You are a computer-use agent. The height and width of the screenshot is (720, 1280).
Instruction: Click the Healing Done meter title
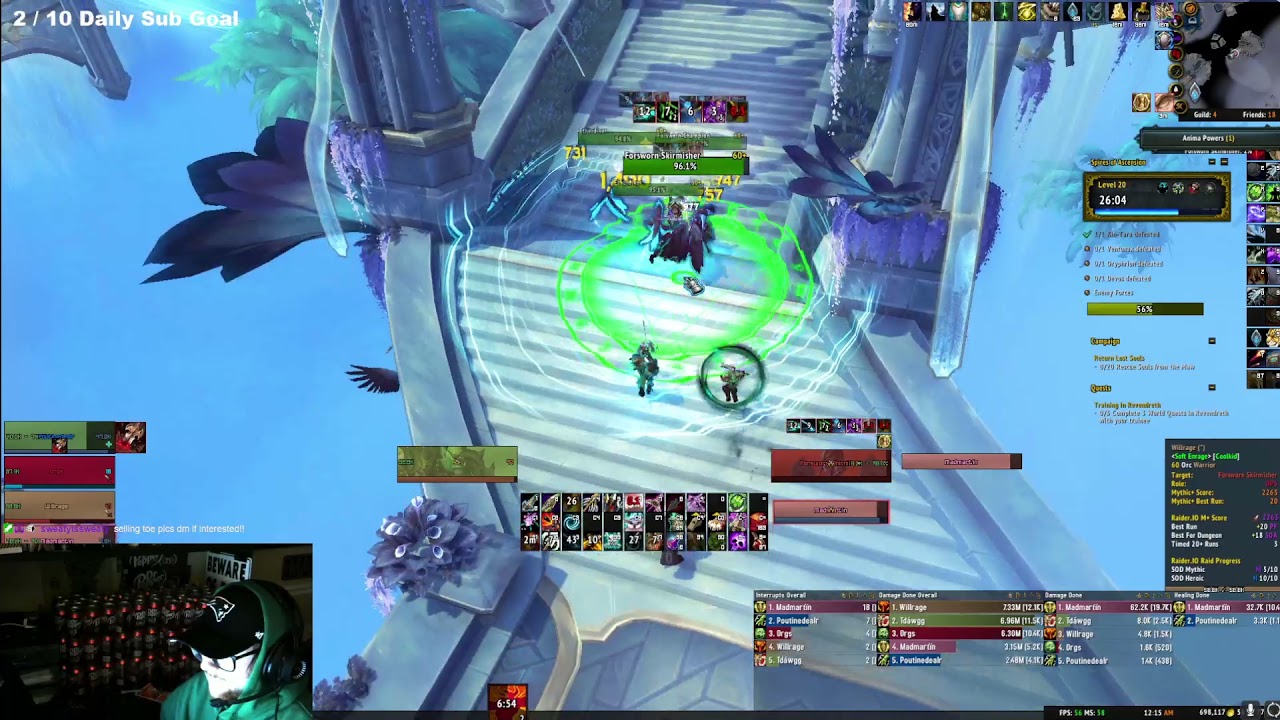[1191, 595]
